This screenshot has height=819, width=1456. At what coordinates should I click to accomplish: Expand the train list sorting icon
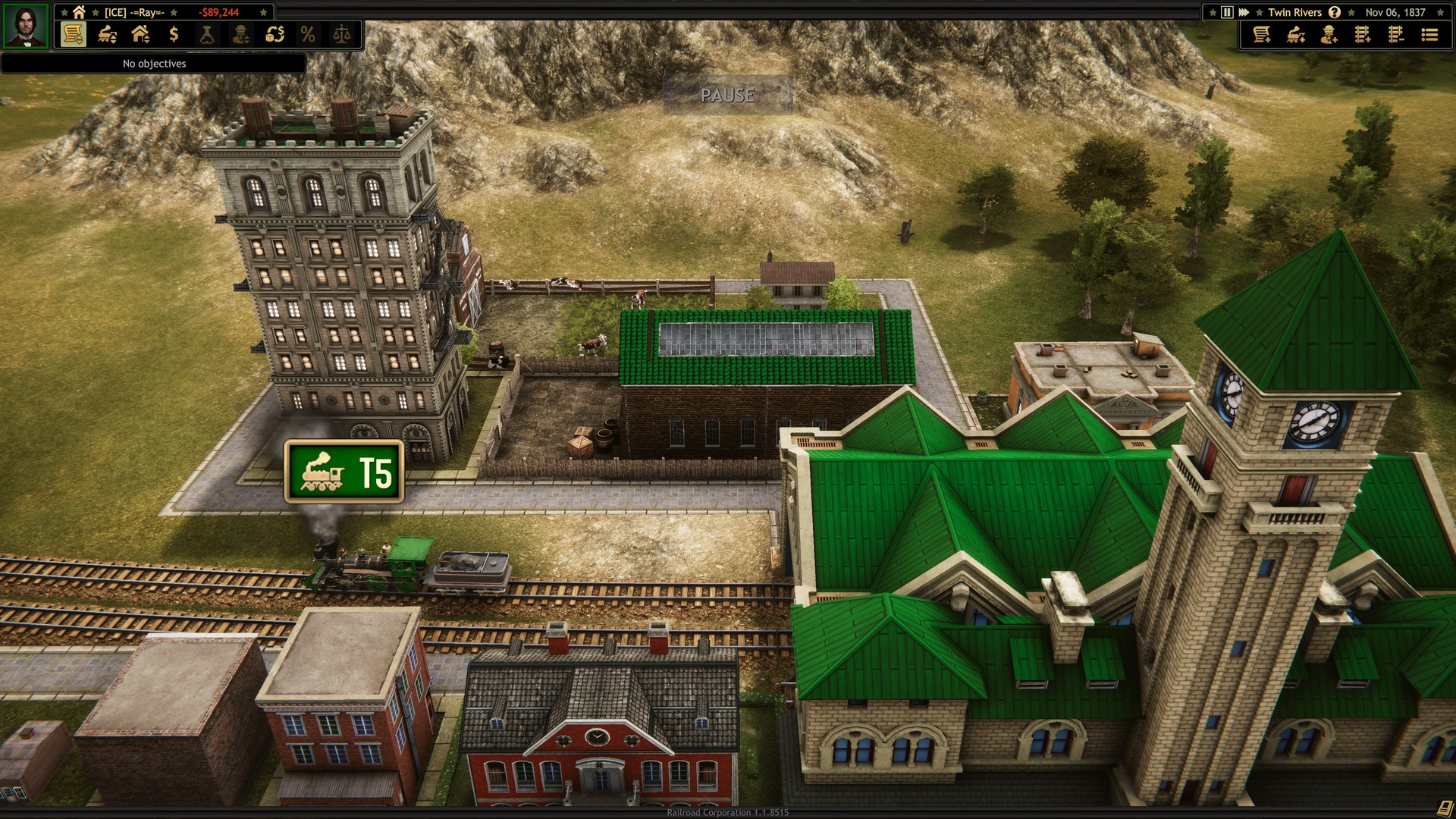(106, 34)
